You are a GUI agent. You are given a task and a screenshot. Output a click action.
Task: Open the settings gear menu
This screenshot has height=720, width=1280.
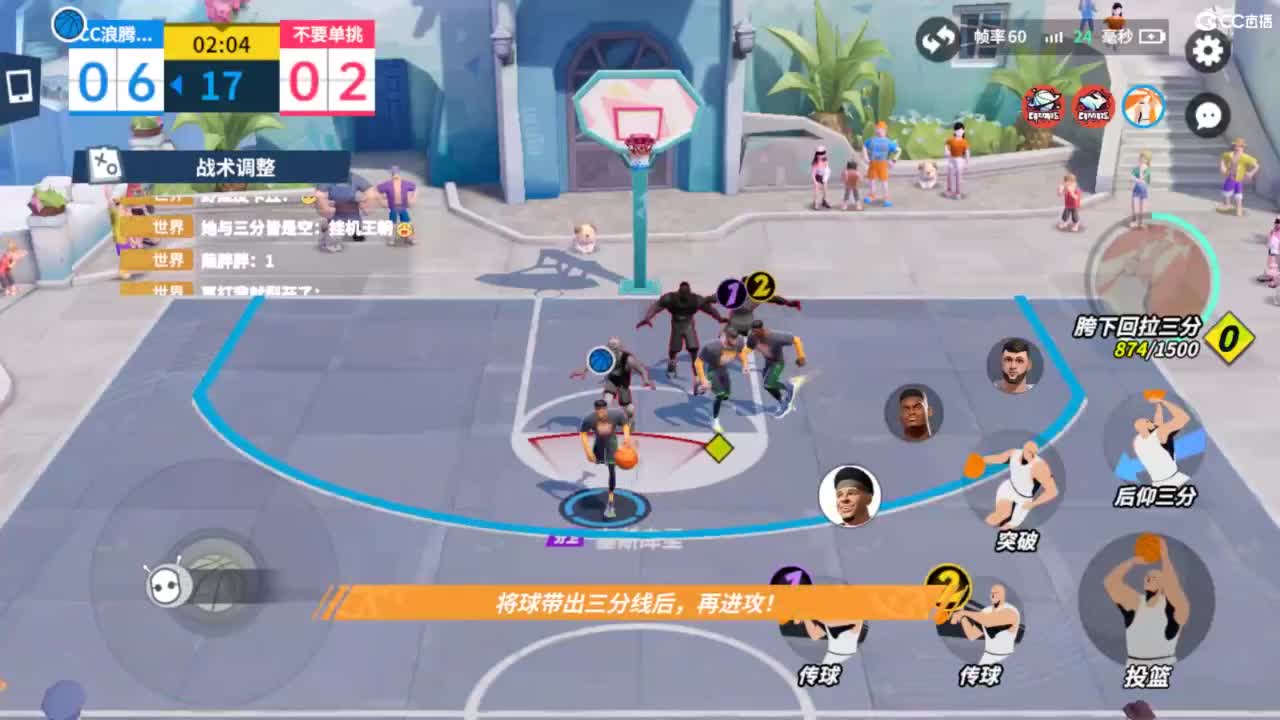tap(1207, 51)
